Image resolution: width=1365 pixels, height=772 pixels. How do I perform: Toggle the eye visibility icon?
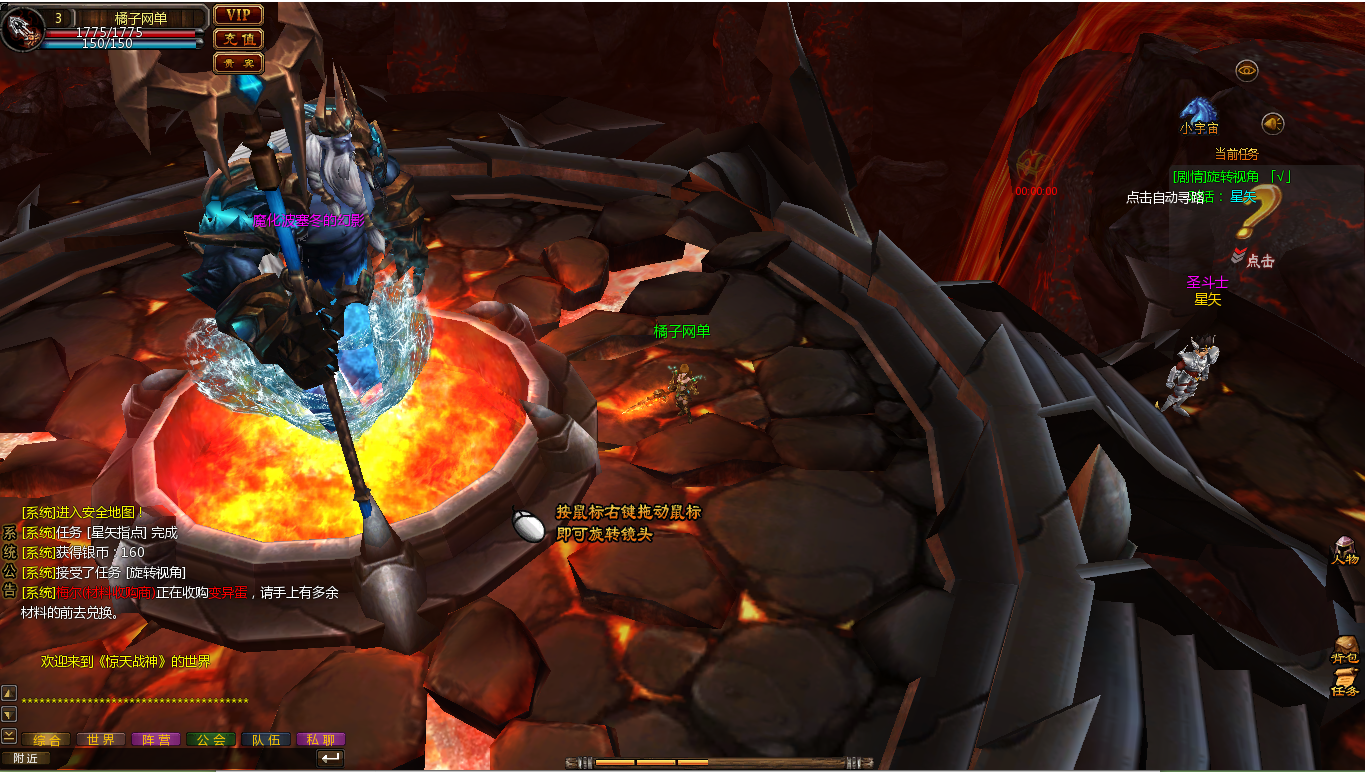[x=1246, y=70]
